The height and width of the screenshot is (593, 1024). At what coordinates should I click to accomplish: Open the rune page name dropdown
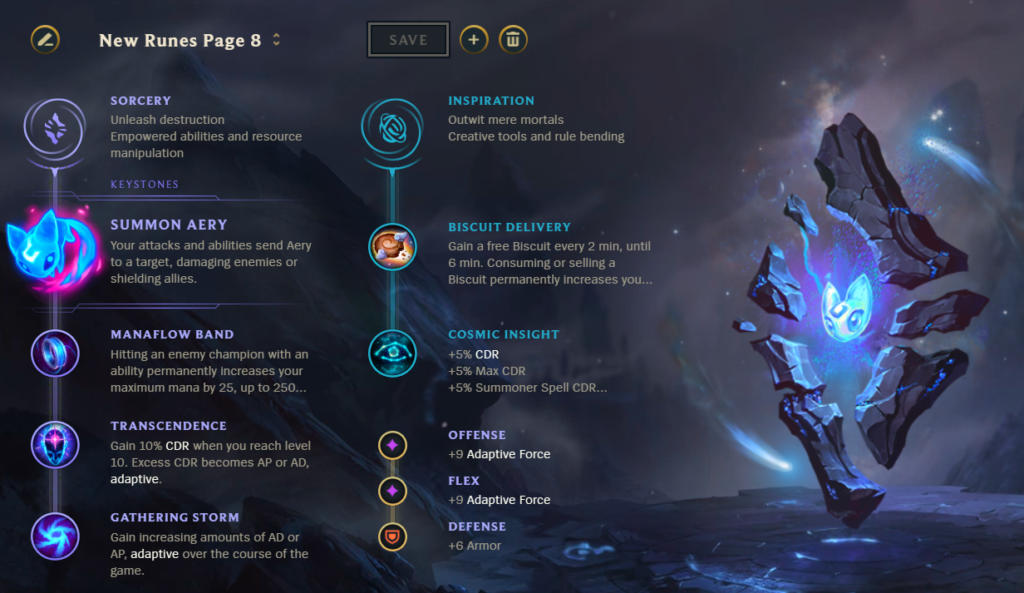(276, 41)
